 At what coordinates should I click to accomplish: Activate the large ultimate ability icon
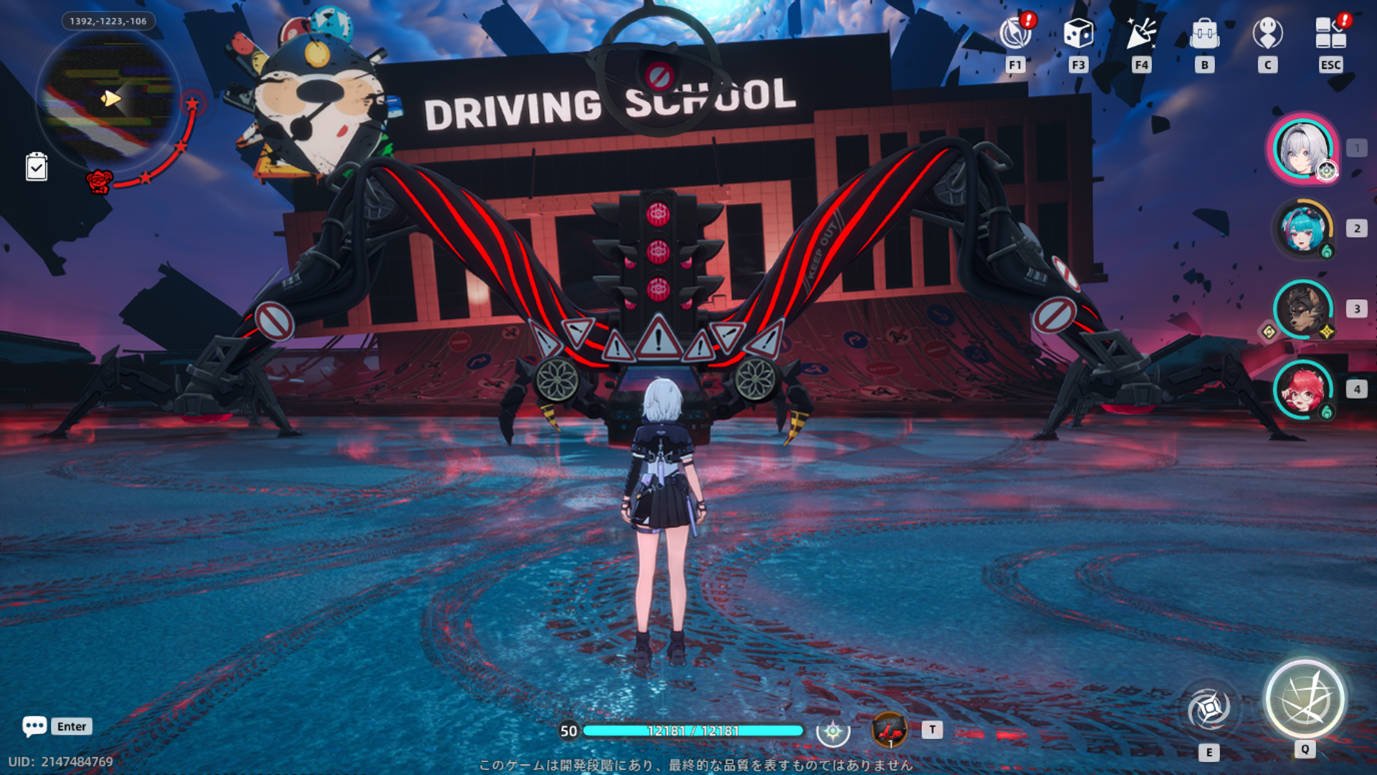pos(1304,699)
